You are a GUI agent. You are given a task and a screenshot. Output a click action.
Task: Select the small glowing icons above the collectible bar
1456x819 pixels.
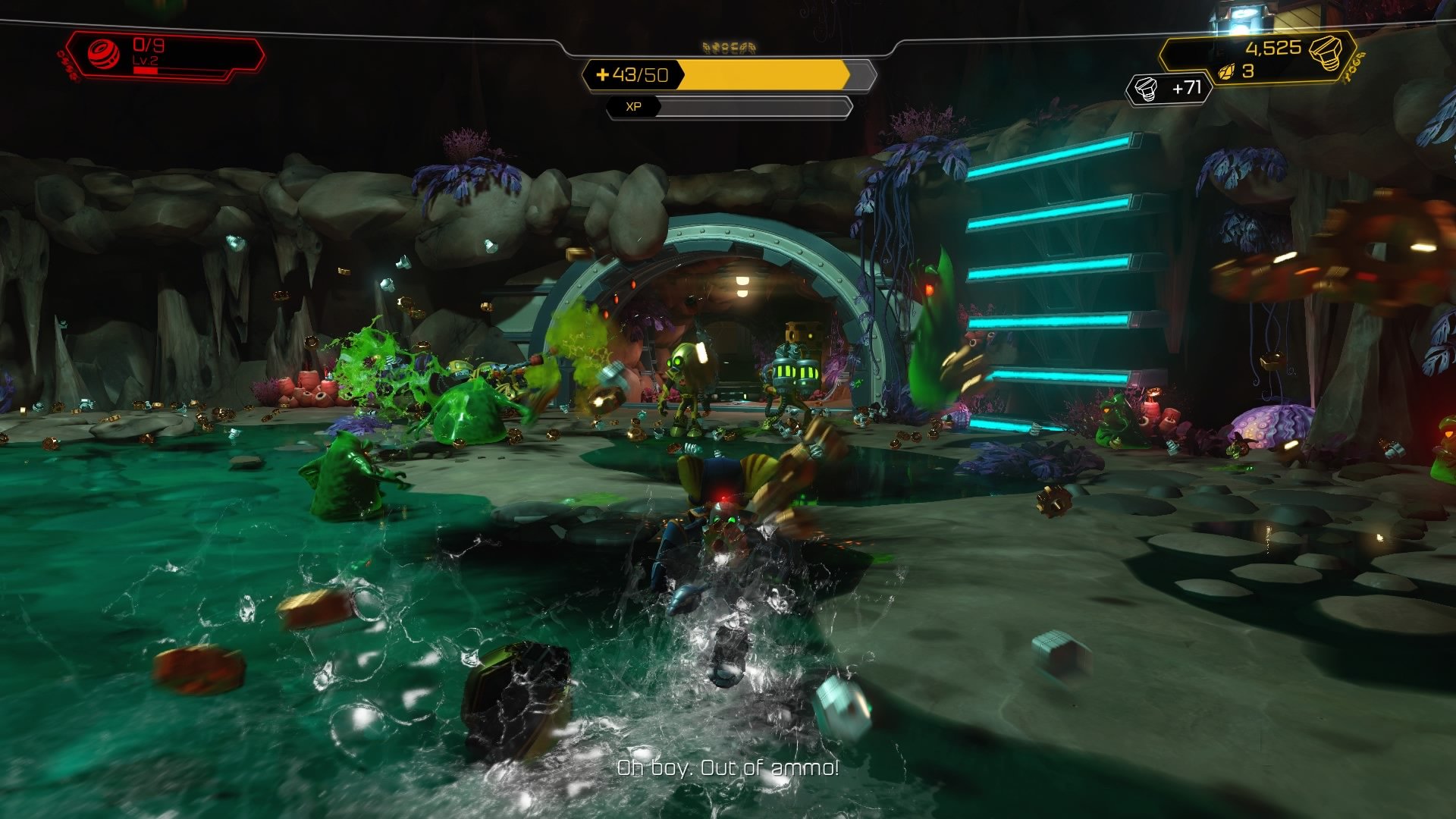coord(730,47)
